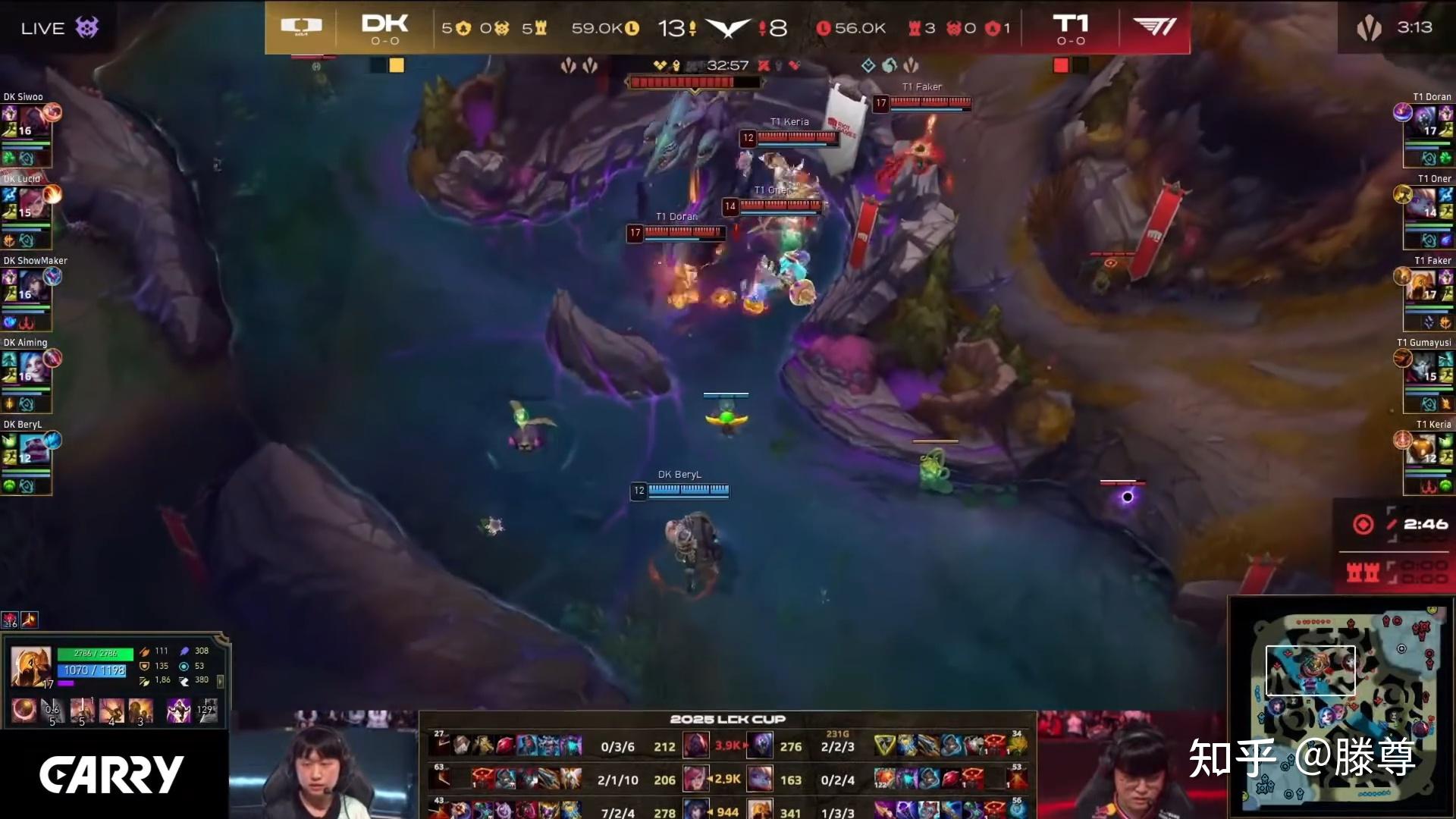Click the attack damage icon showing 111 in HUD
The height and width of the screenshot is (819, 1456).
click(x=144, y=651)
